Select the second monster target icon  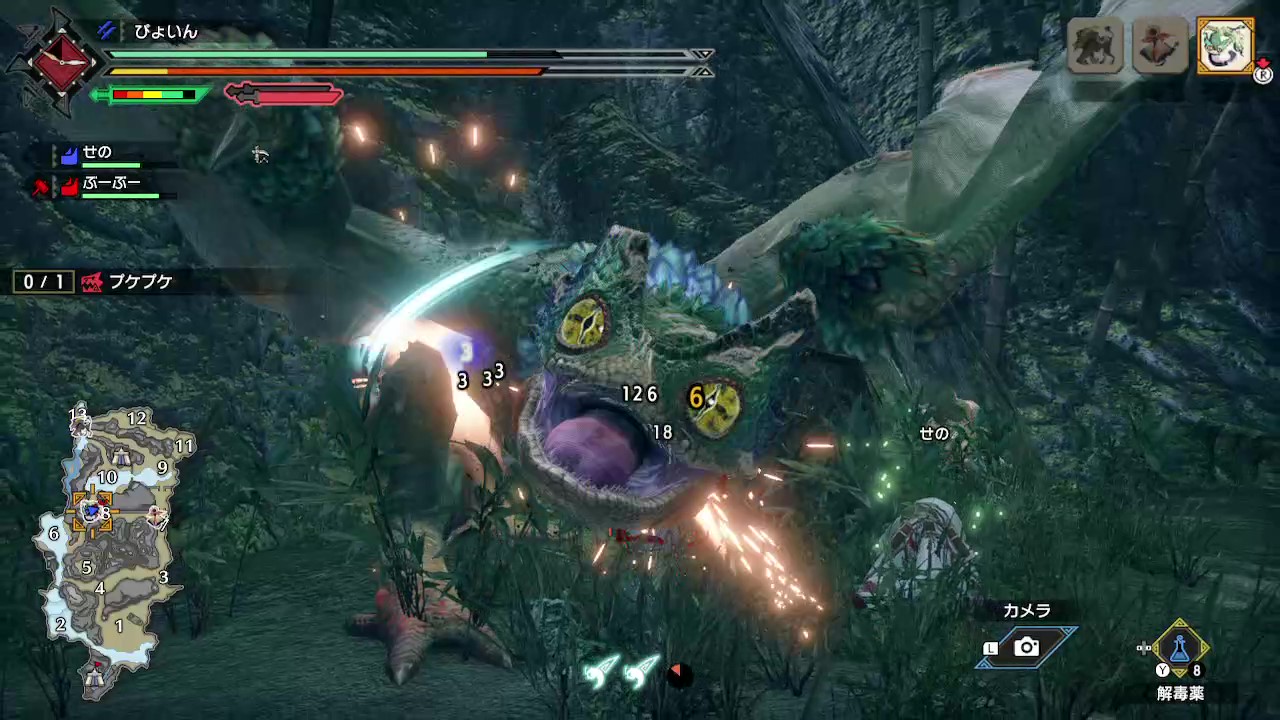pyautogui.click(x=1160, y=45)
